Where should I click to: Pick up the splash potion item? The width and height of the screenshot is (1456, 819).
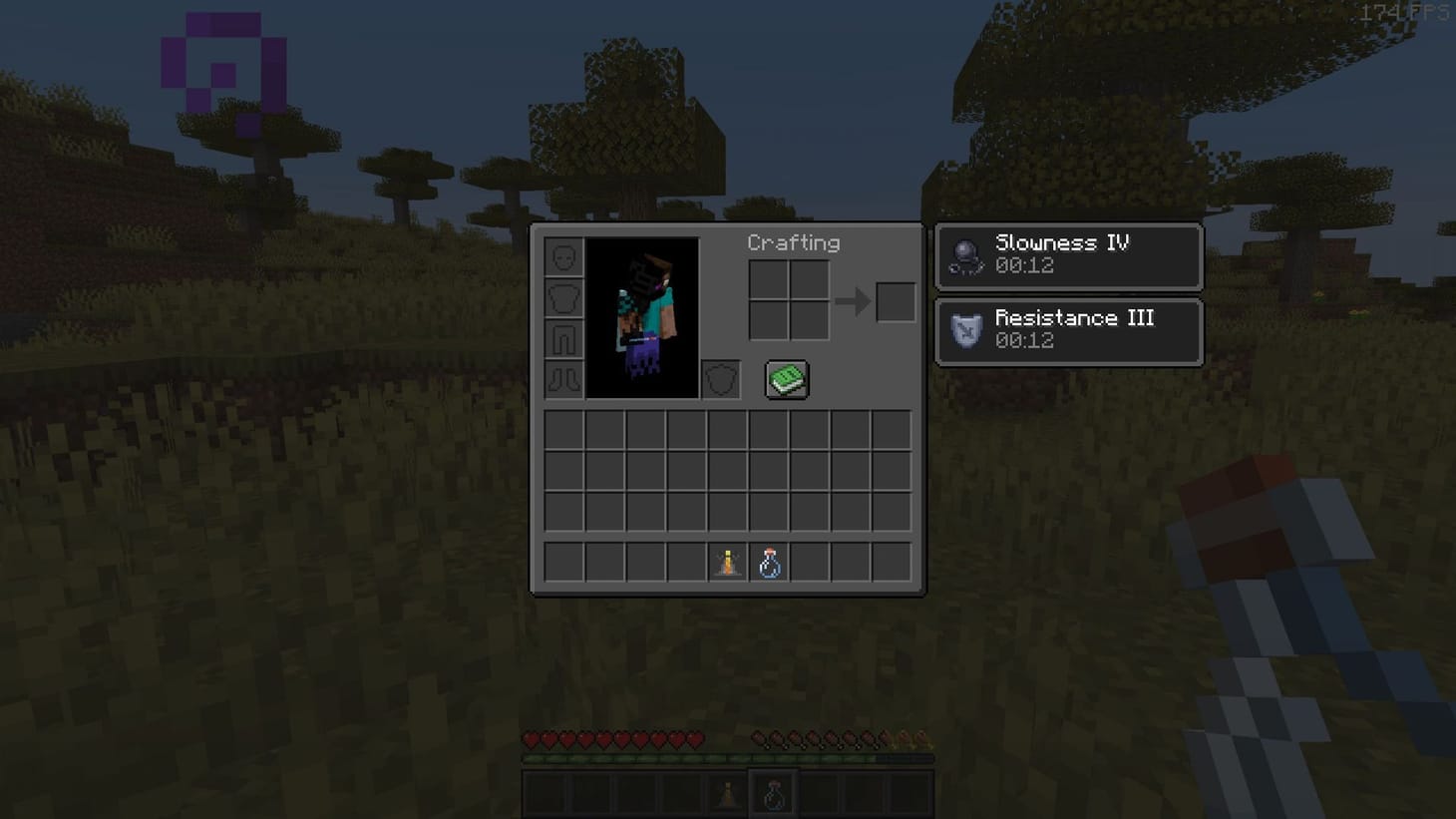click(x=770, y=563)
